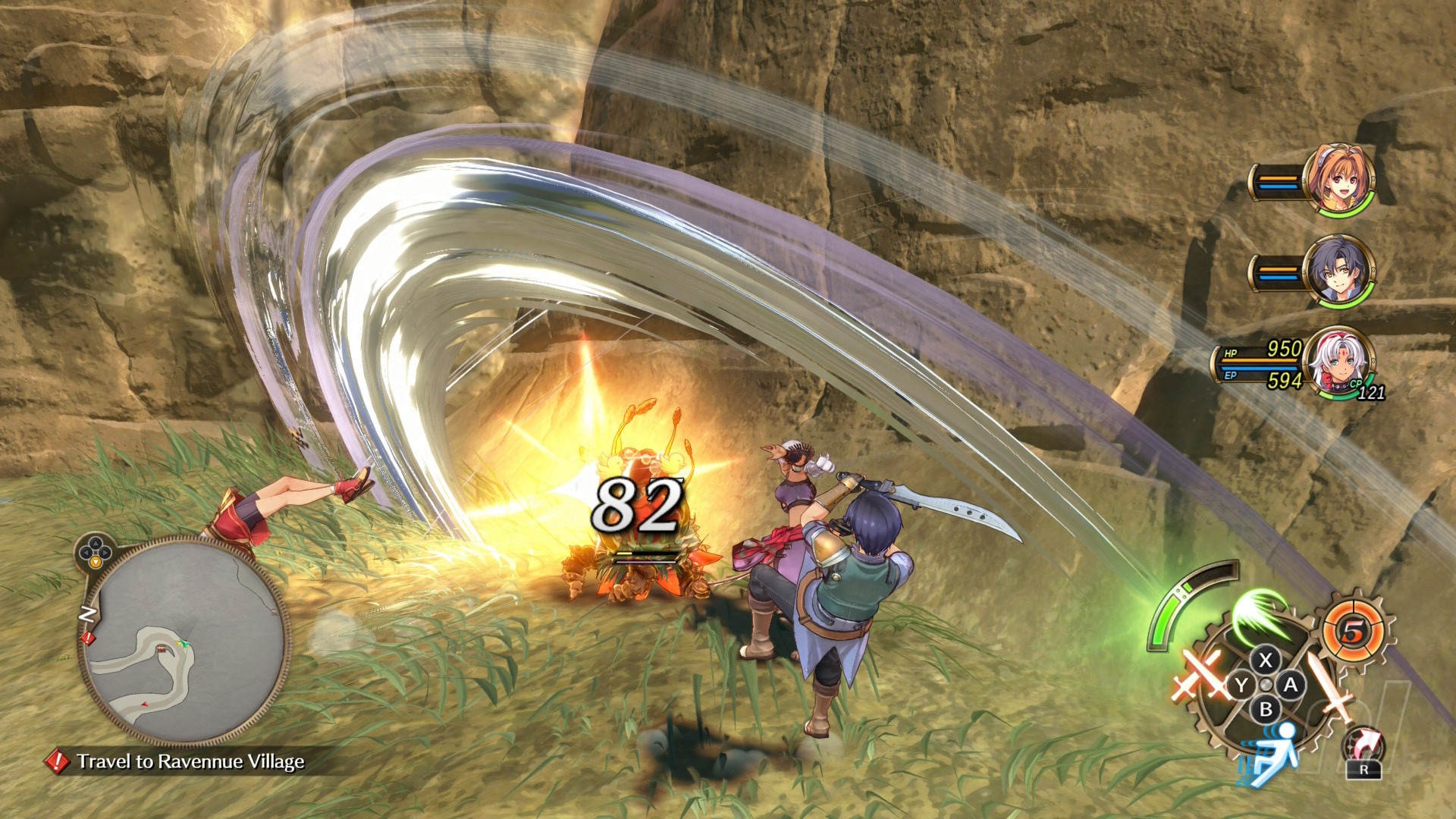Click the red quest marker on minimap edge

coord(88,638)
